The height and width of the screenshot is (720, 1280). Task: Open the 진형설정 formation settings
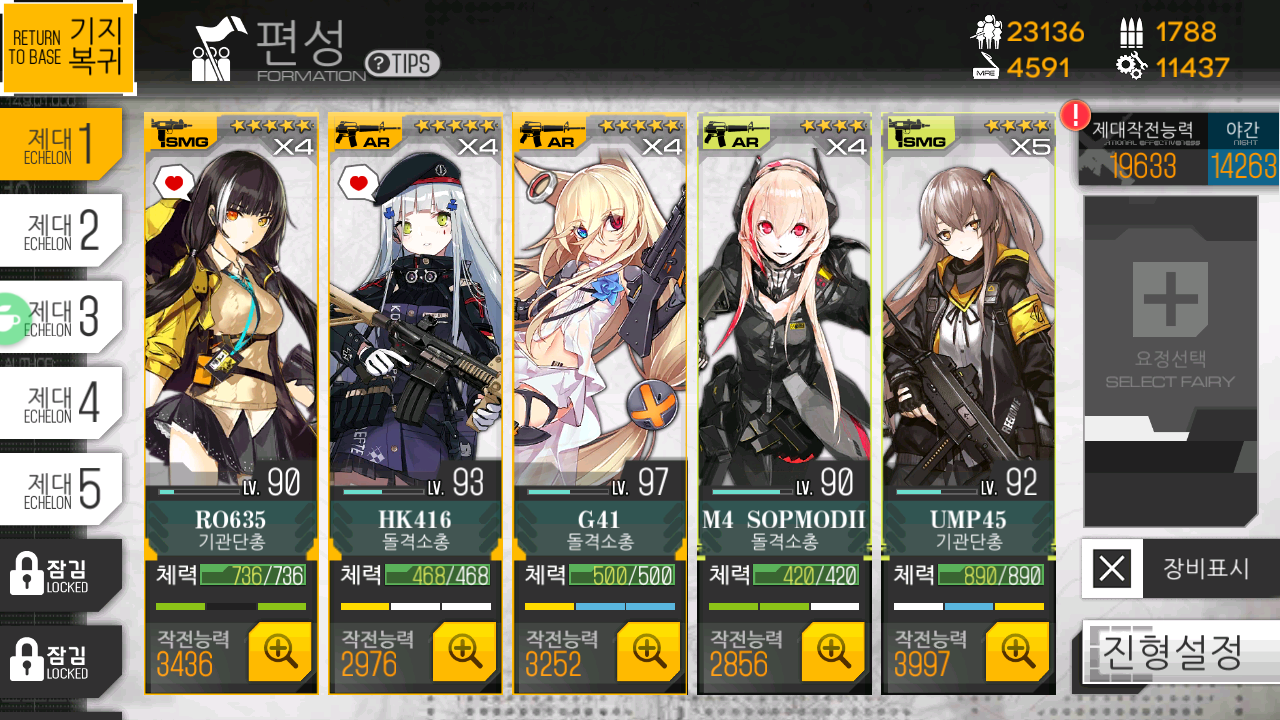pos(1180,652)
